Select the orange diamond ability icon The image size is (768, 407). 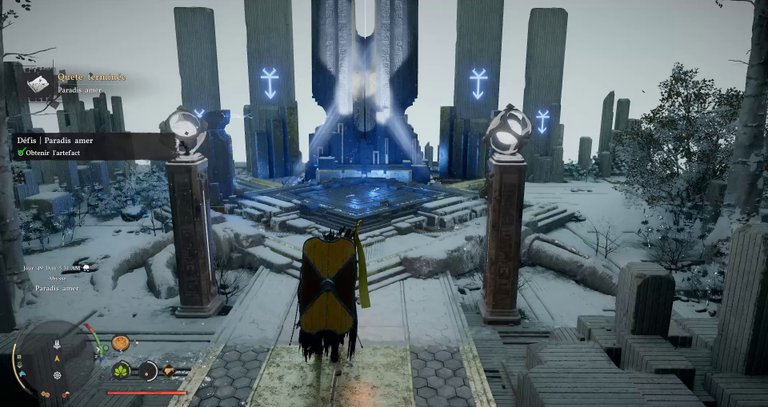(169, 371)
